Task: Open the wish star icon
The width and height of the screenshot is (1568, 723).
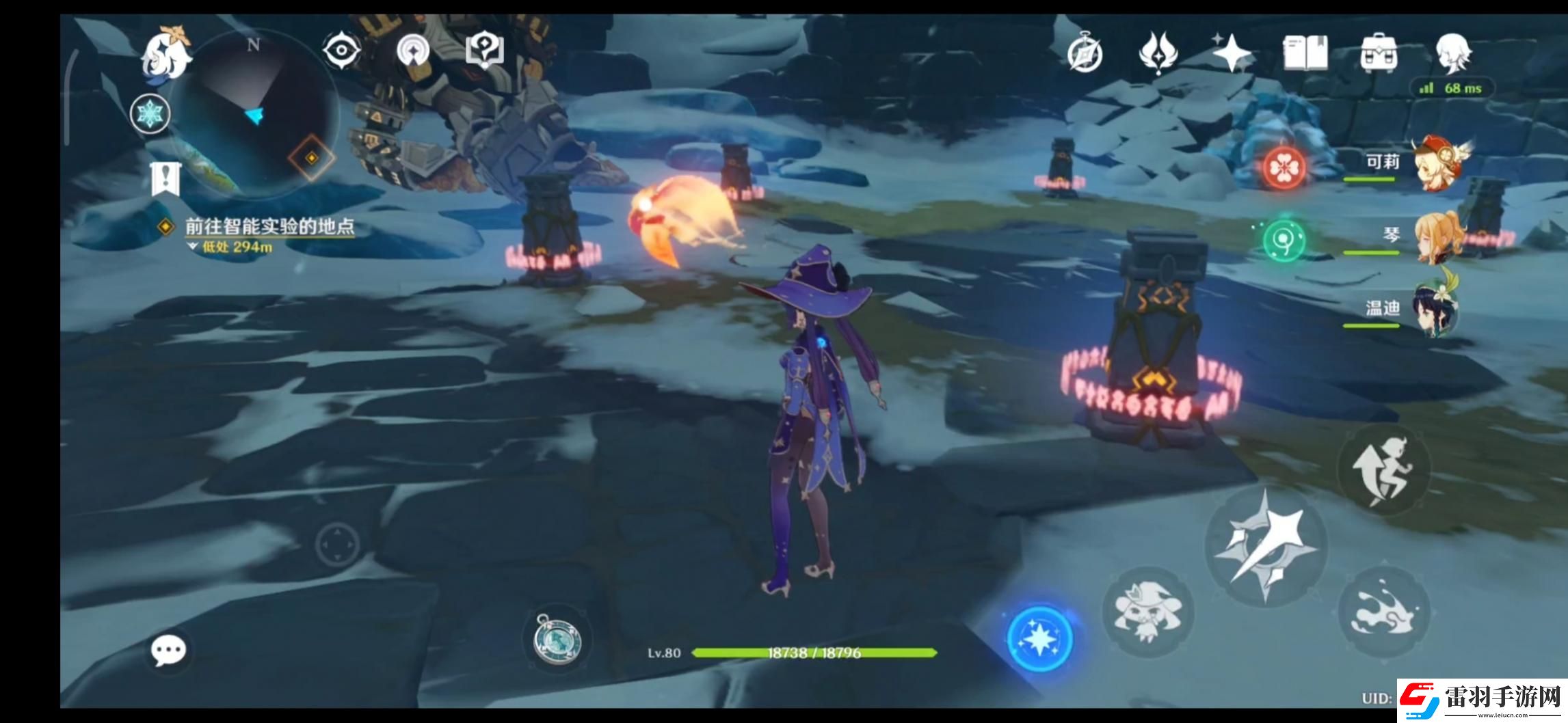Action: [1232, 53]
